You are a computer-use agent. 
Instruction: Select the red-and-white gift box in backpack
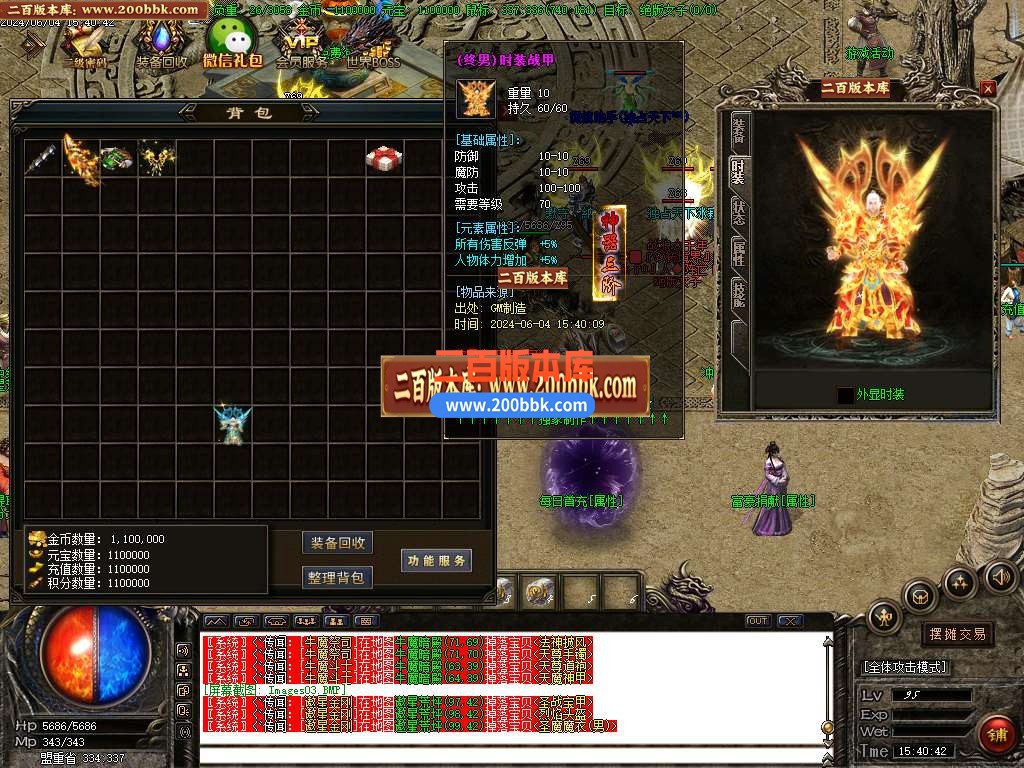(x=383, y=158)
